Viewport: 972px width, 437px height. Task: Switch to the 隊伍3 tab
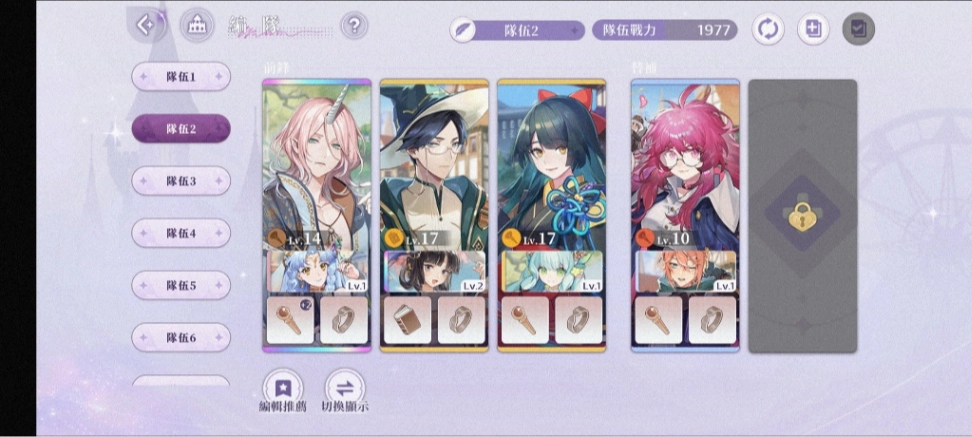(181, 181)
